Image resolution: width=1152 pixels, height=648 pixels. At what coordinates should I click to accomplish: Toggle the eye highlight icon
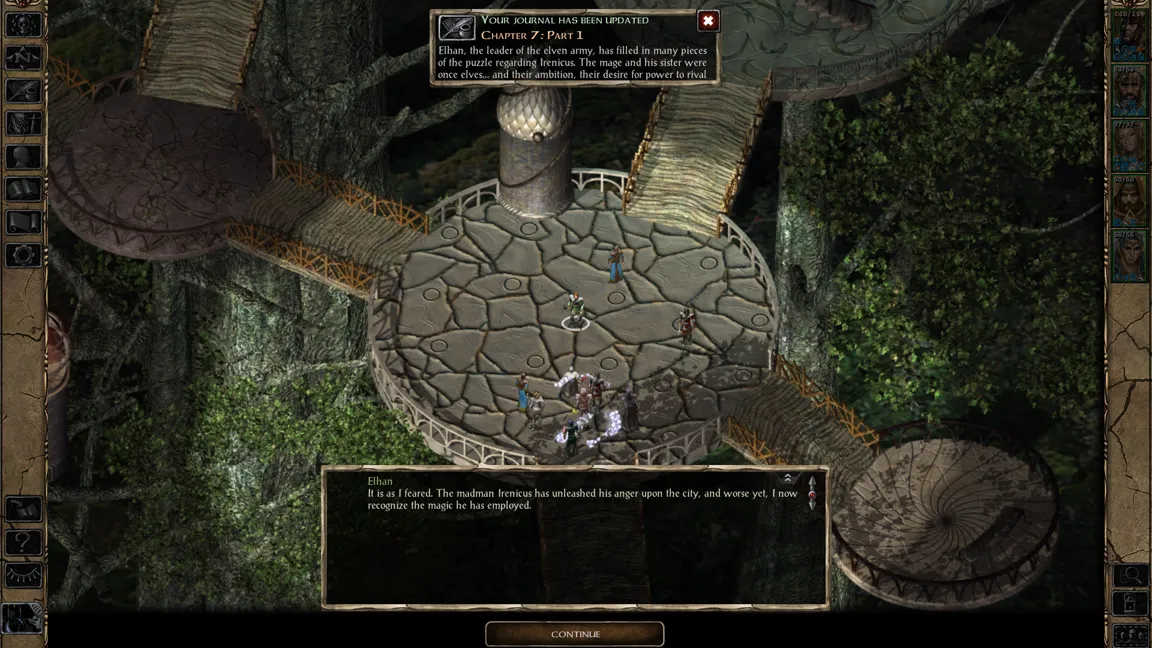pos(23,575)
